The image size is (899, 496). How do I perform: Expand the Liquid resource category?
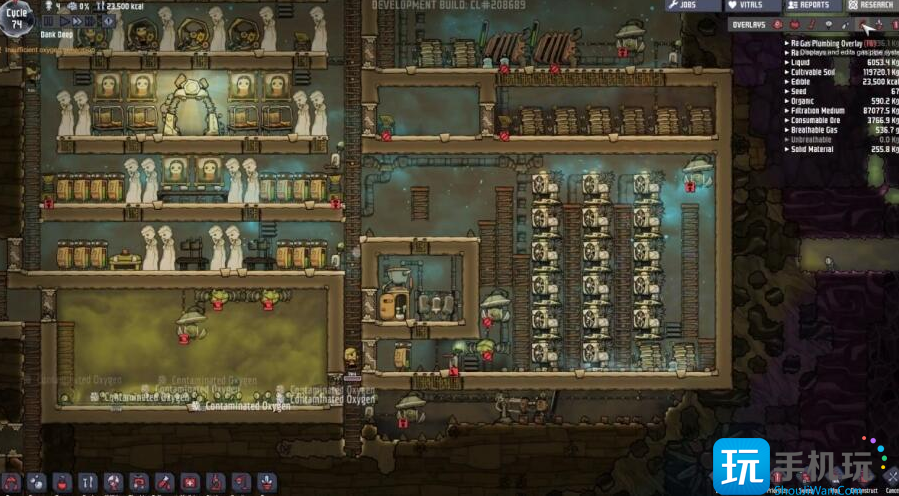tap(802, 62)
